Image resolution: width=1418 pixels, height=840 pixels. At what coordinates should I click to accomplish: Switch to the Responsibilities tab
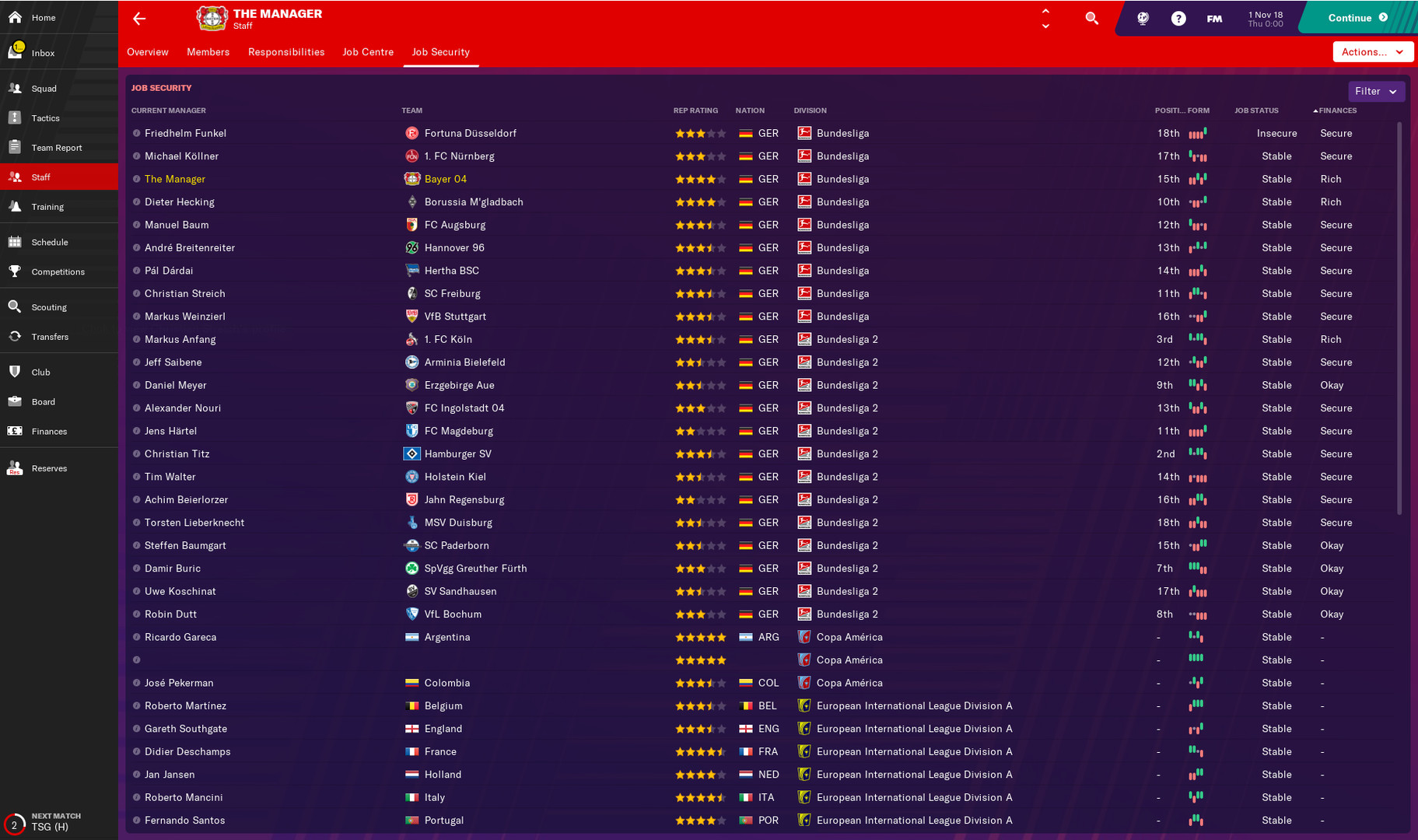click(286, 51)
